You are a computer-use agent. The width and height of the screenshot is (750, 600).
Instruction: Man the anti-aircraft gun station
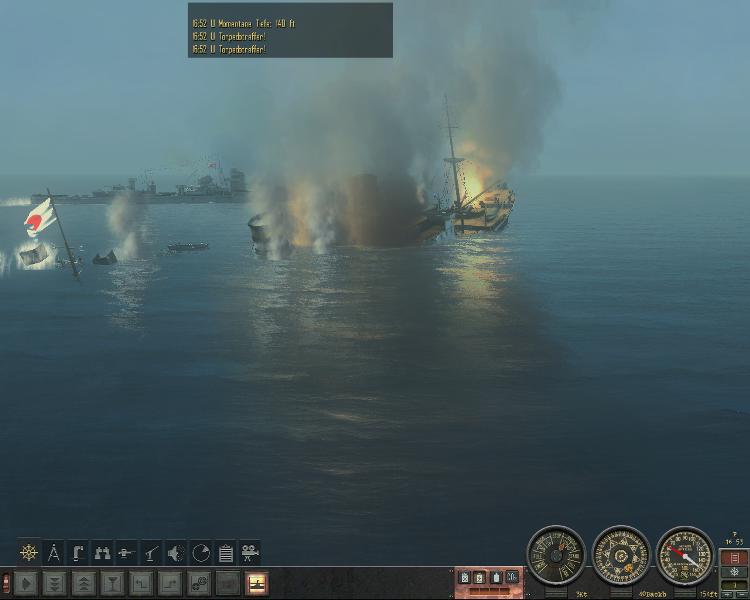[x=151, y=552]
